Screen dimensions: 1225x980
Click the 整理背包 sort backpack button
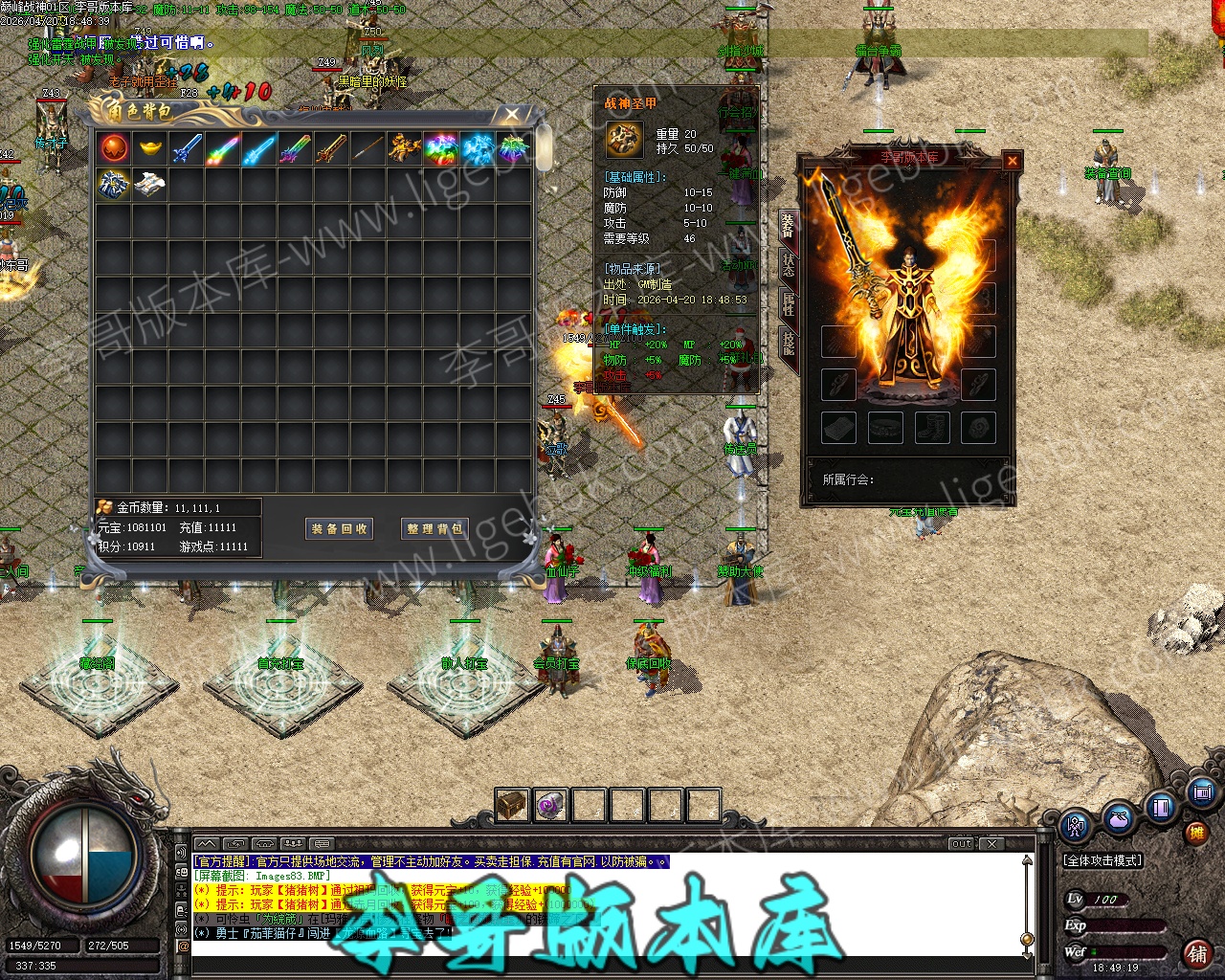click(435, 528)
